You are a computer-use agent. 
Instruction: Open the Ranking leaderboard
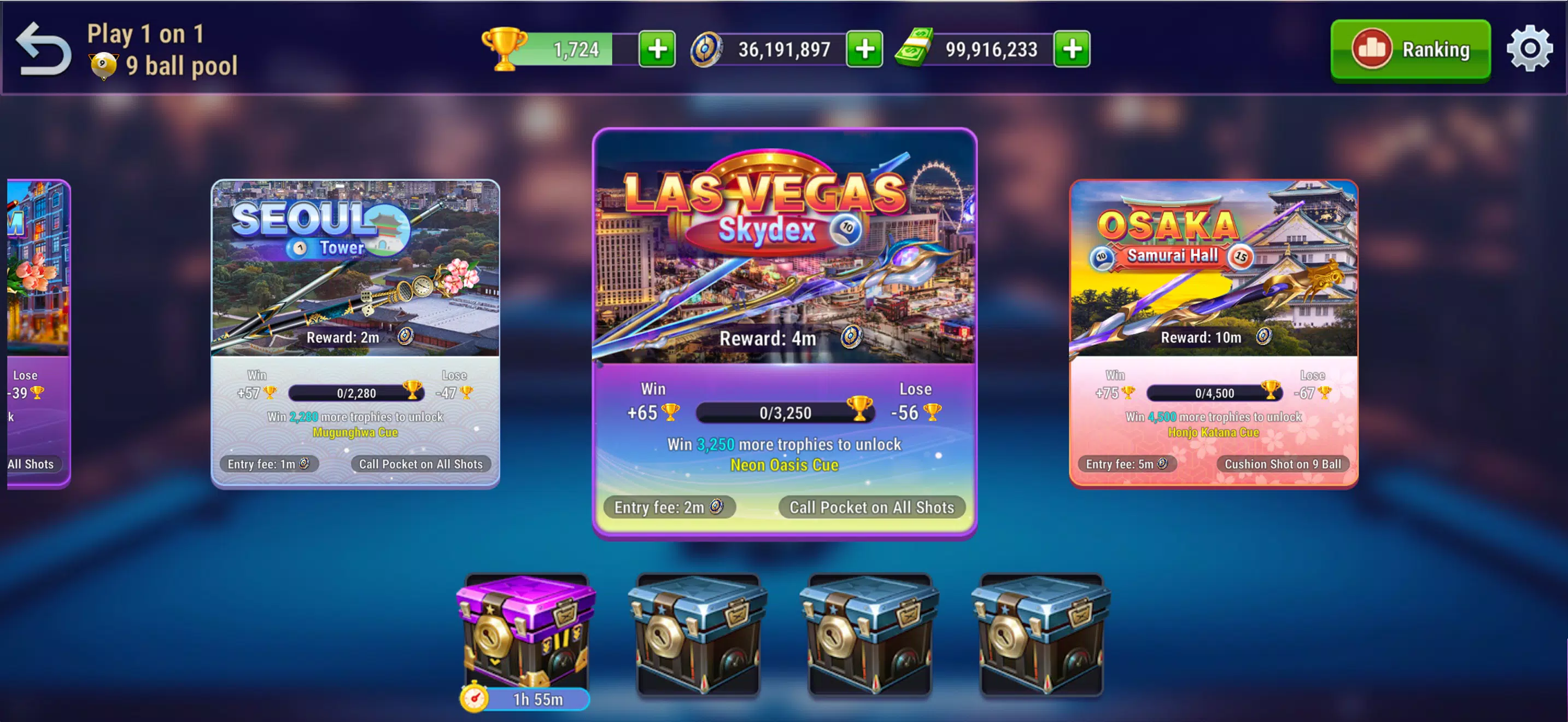[x=1411, y=50]
